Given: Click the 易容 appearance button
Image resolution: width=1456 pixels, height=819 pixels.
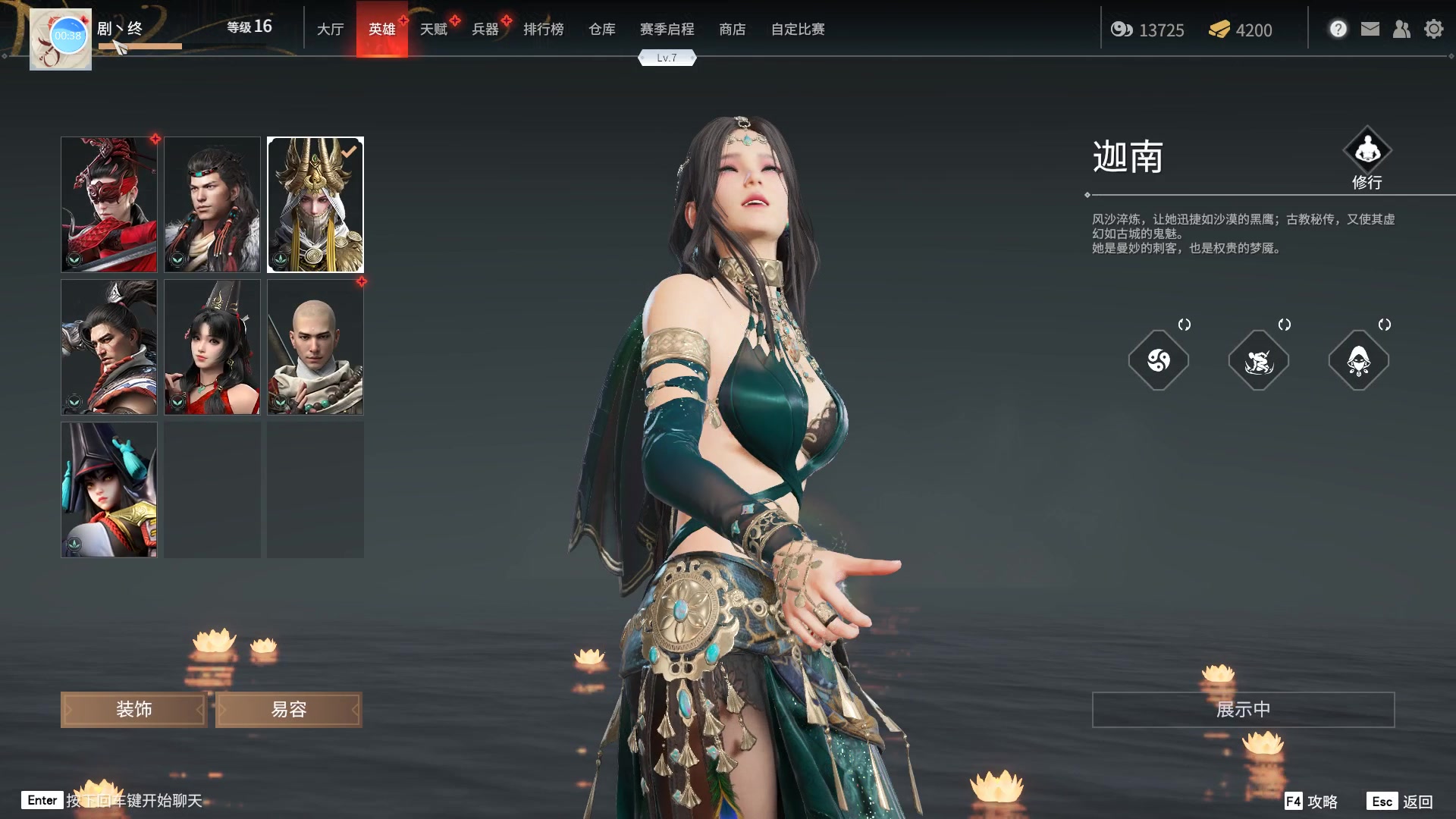Looking at the screenshot, I should tap(288, 709).
